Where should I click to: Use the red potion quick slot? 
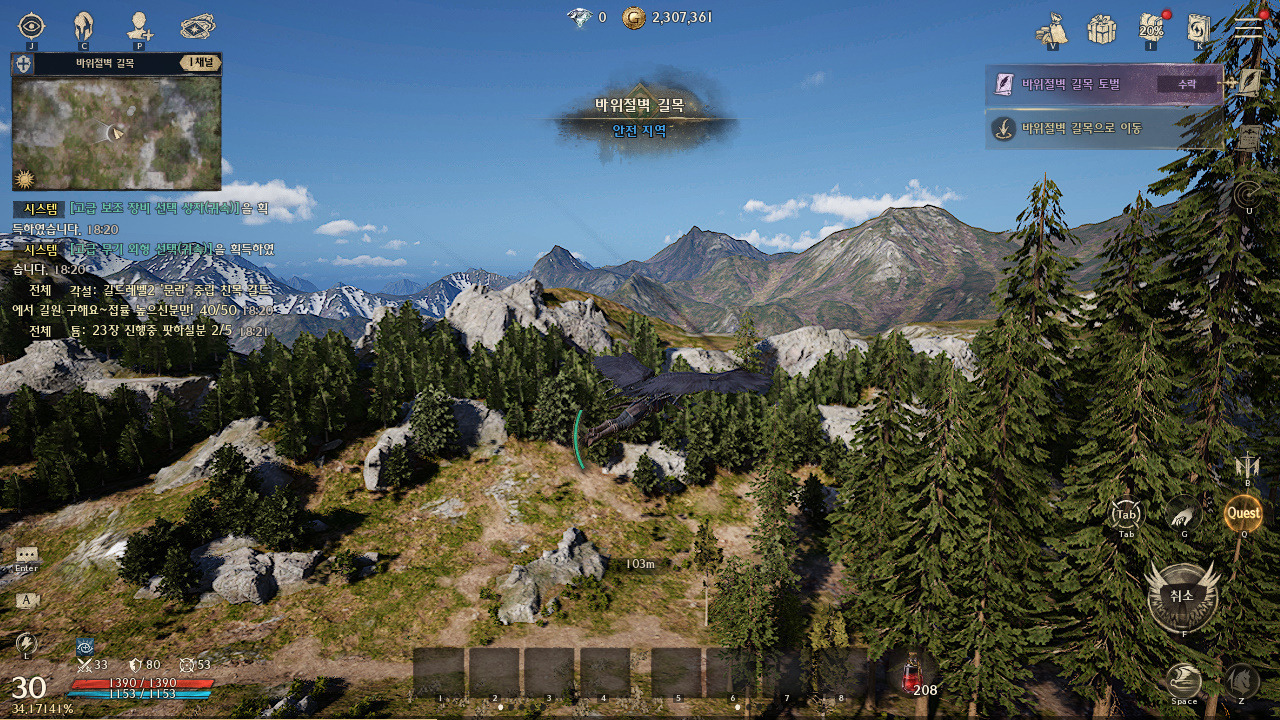[x=912, y=674]
